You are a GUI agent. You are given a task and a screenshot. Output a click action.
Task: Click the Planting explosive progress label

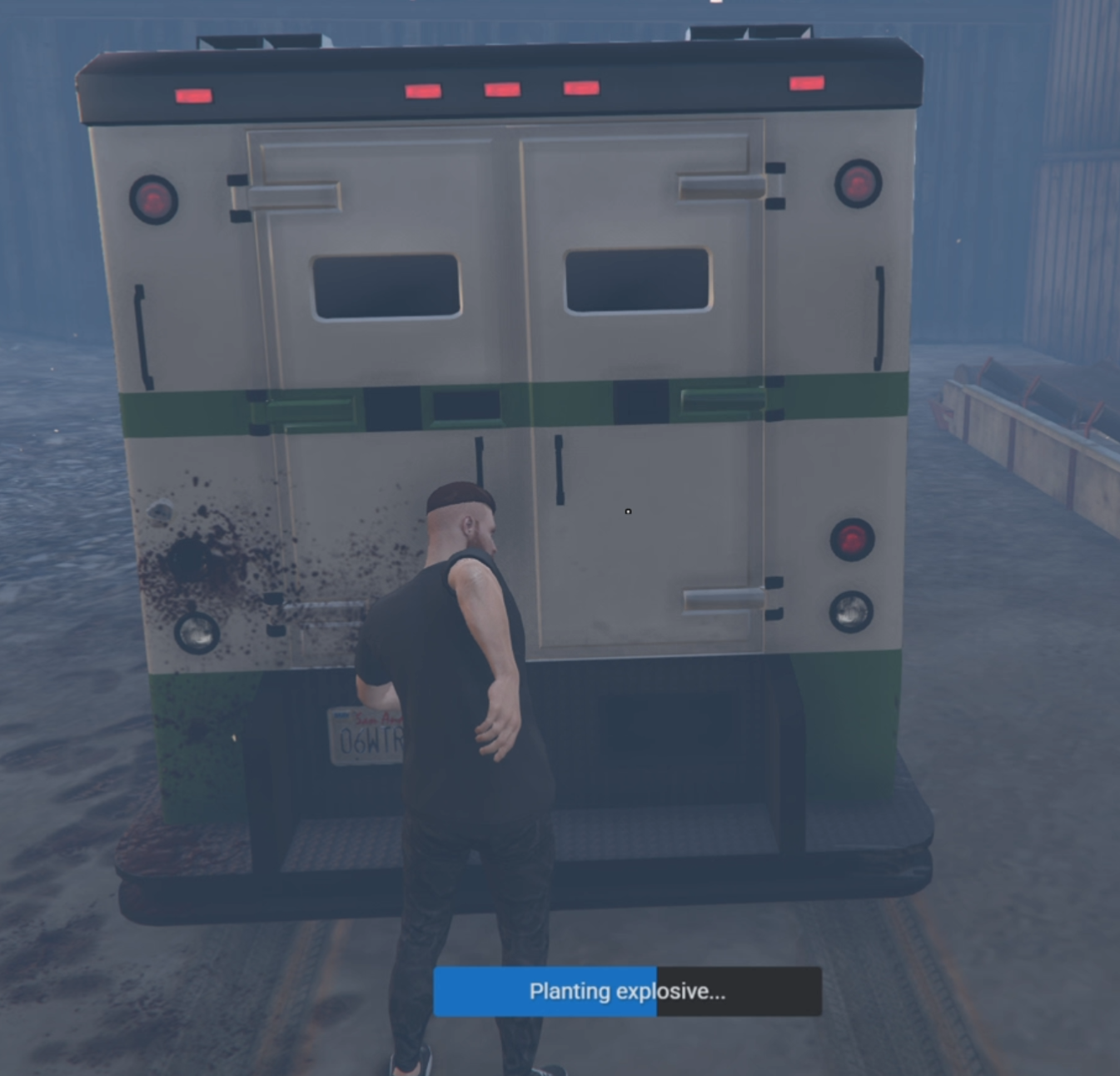627,991
